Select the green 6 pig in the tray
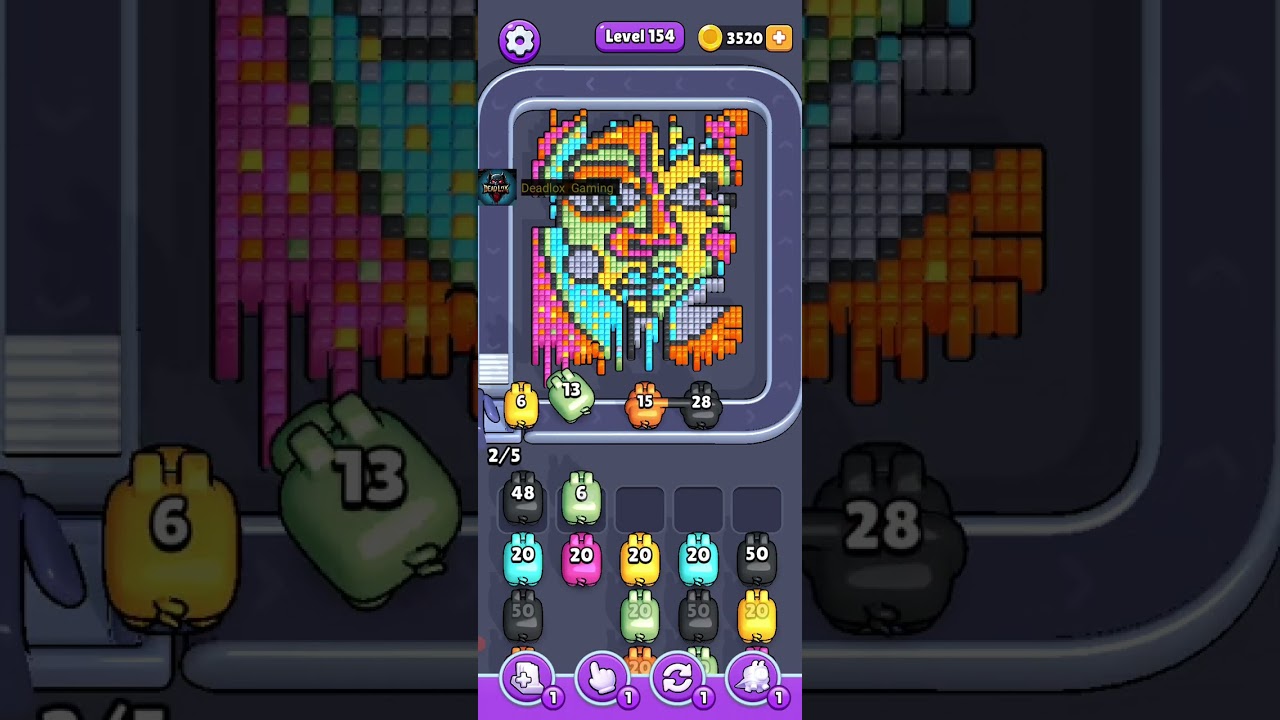This screenshot has width=1280, height=720. pyautogui.click(x=581, y=498)
